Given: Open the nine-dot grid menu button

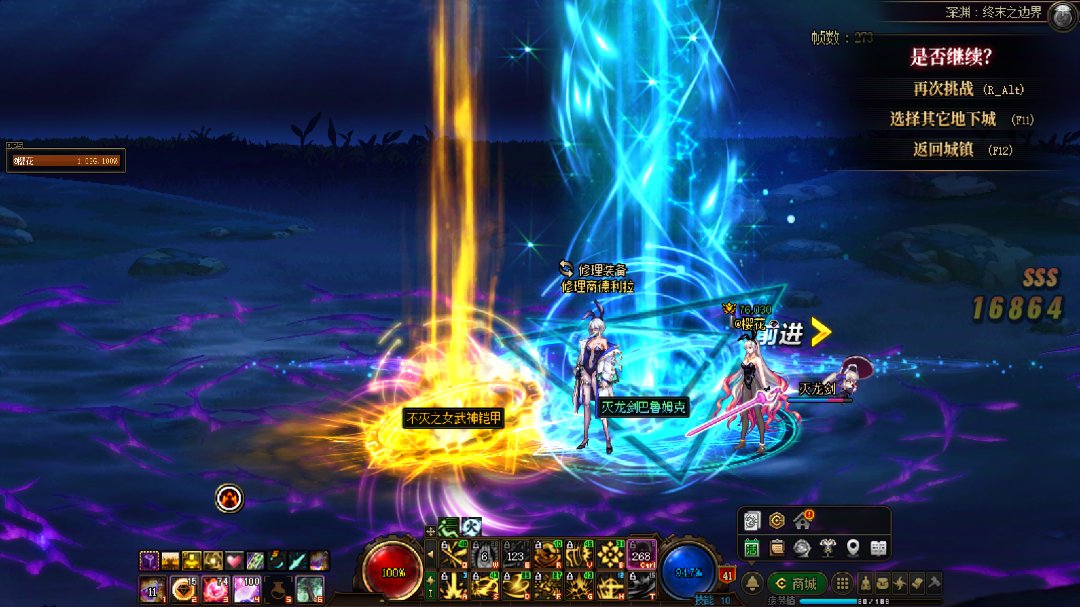Looking at the screenshot, I should coord(843,583).
